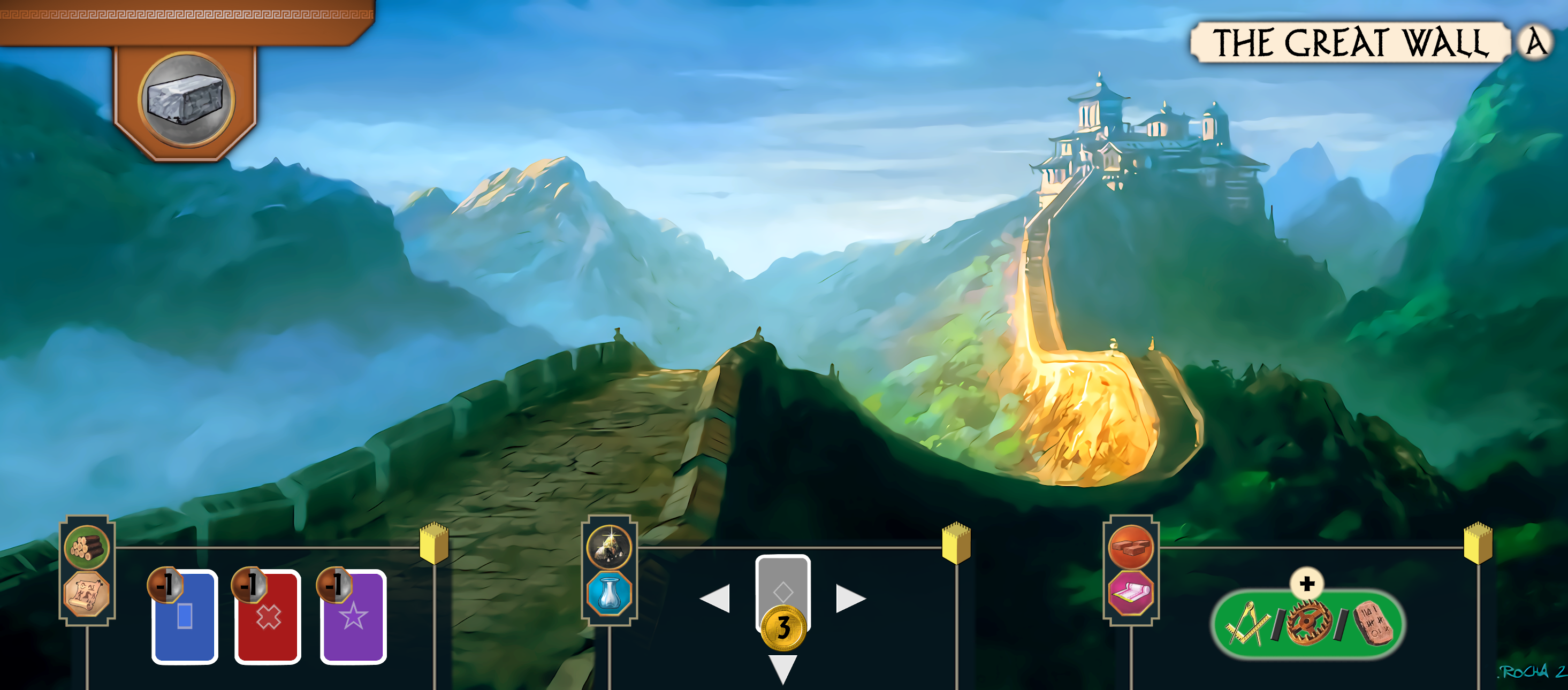Select the right-pointing white arrow

pyautogui.click(x=850, y=599)
